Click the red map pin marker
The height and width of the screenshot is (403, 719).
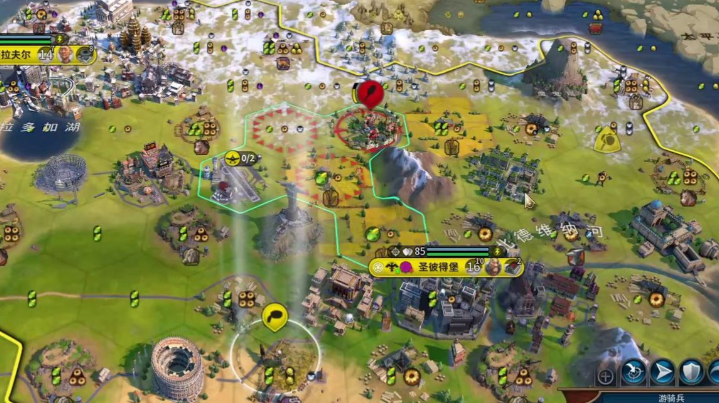(x=371, y=94)
